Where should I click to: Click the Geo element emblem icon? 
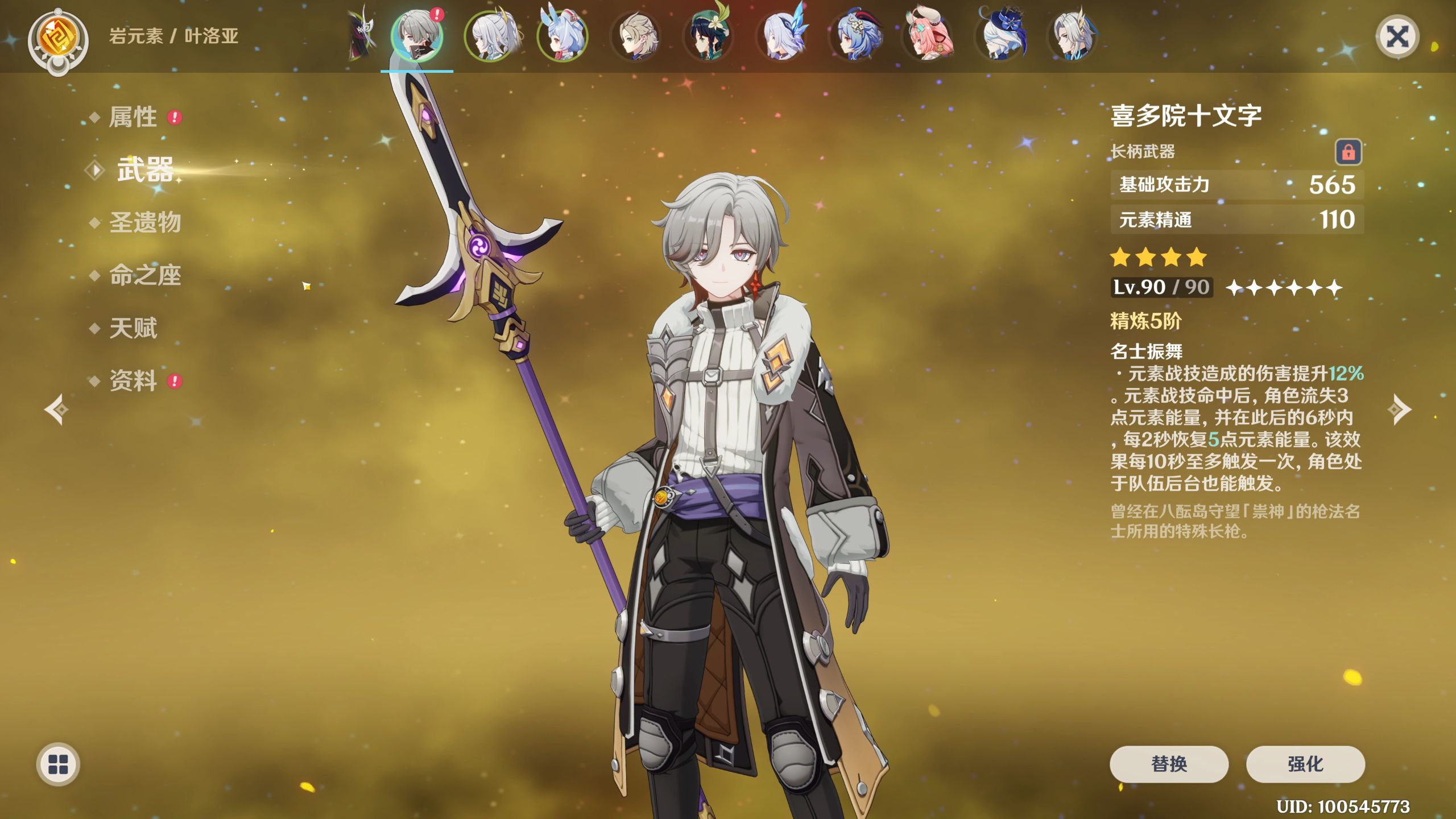tap(58, 39)
